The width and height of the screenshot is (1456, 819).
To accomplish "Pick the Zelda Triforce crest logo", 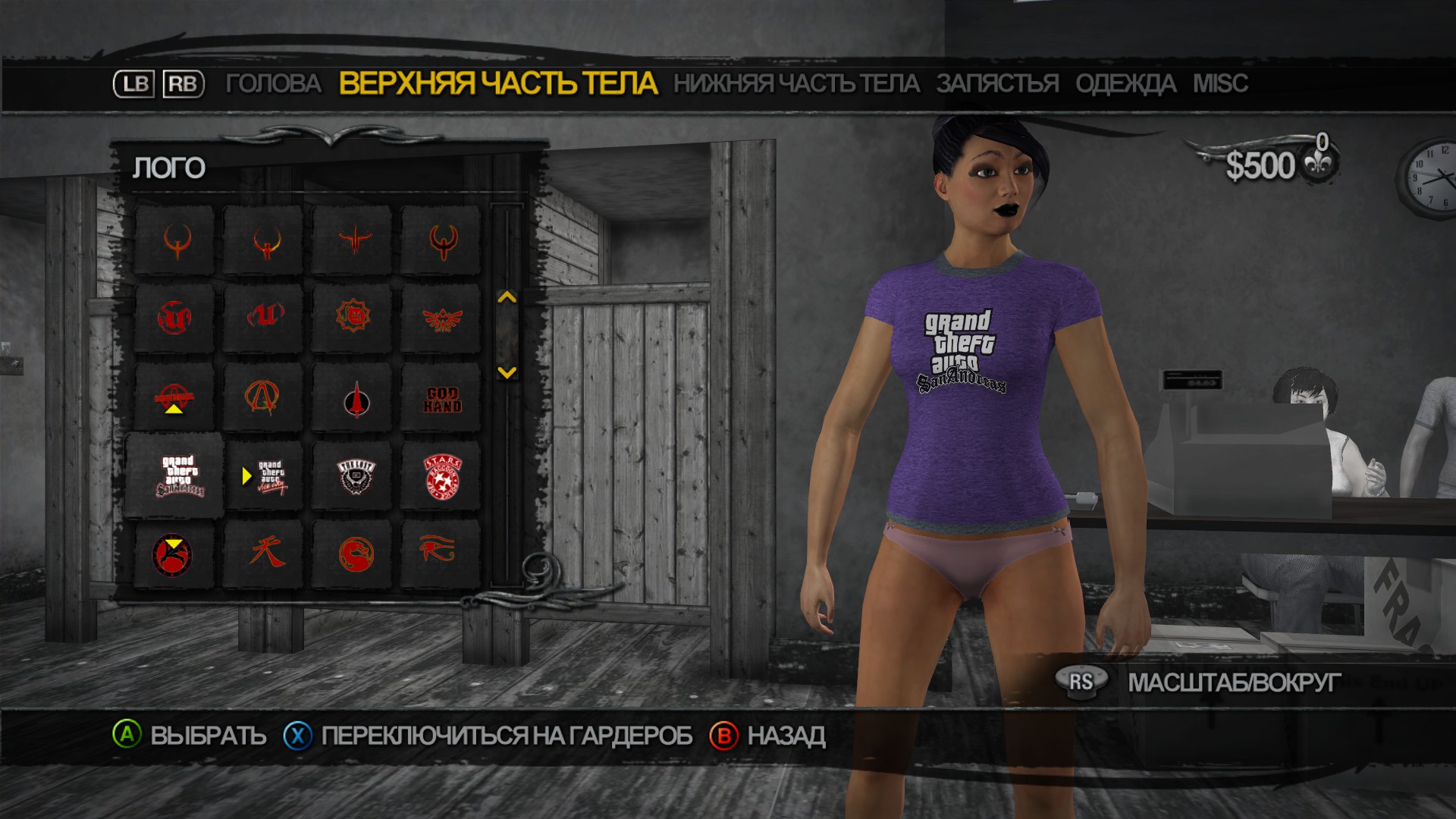I will click(441, 318).
